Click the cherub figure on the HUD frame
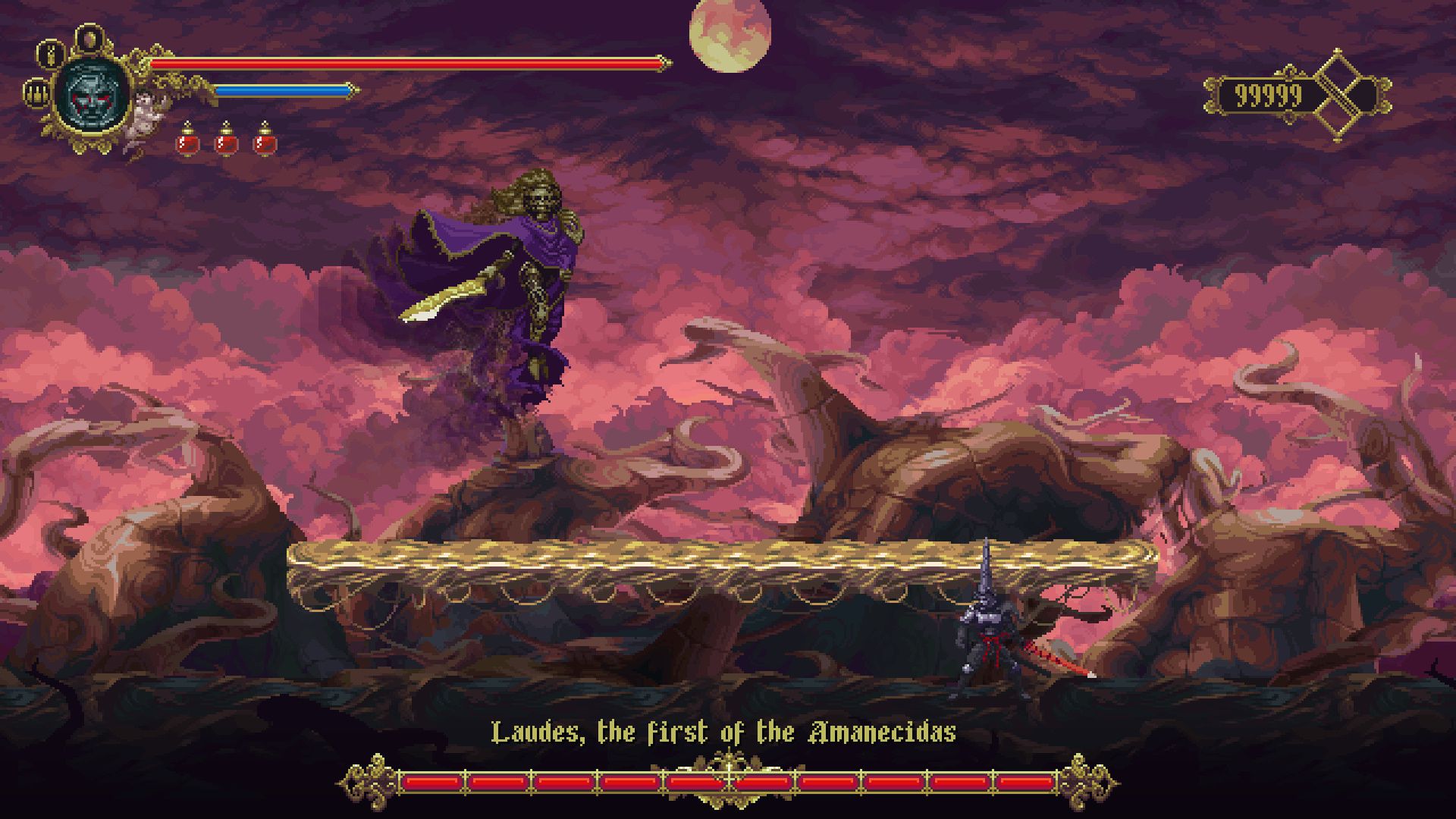 pyautogui.click(x=144, y=115)
